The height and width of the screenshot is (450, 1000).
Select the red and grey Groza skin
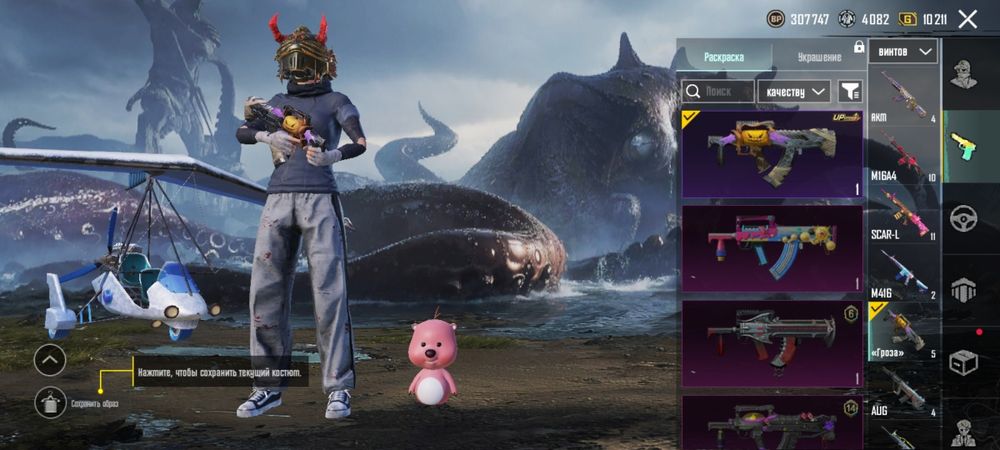click(x=772, y=343)
